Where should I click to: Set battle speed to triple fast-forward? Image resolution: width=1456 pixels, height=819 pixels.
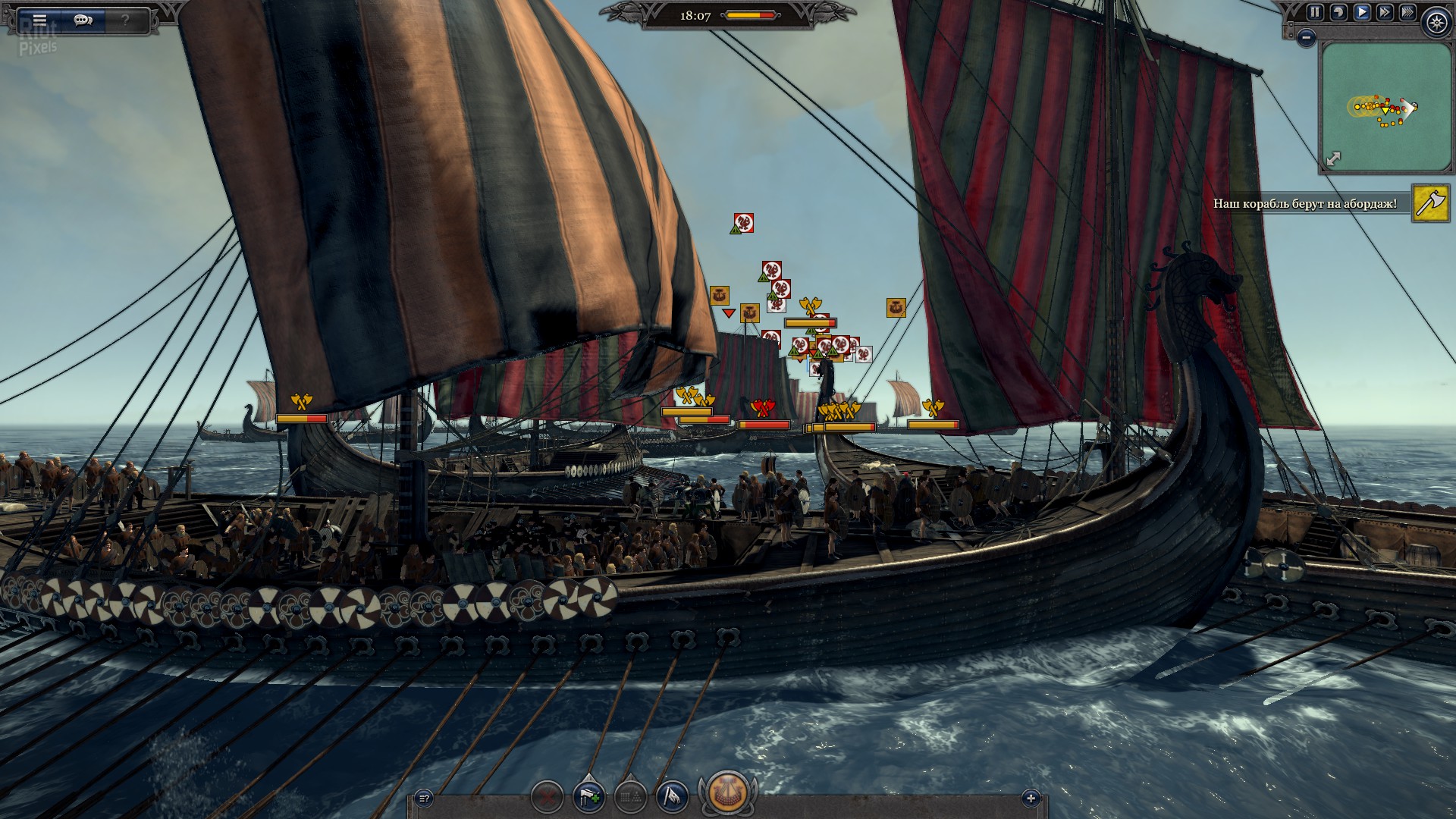1407,12
